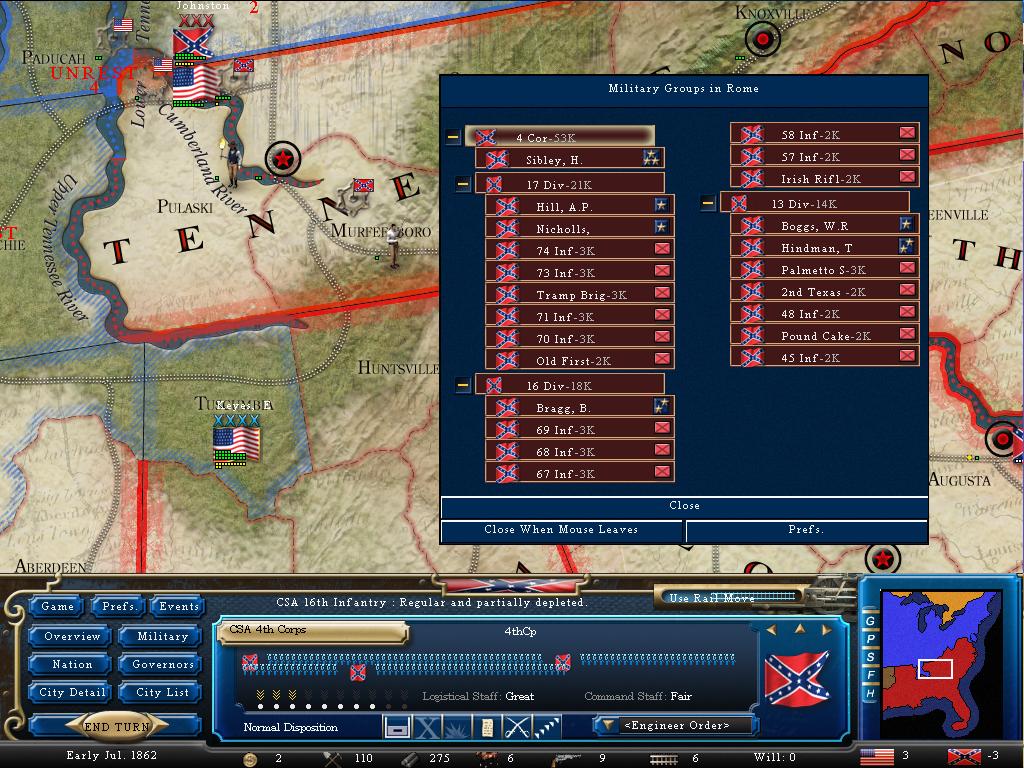Select the Tramp Brig-3K brigade
The image size is (1024, 770).
pyautogui.click(x=580, y=295)
